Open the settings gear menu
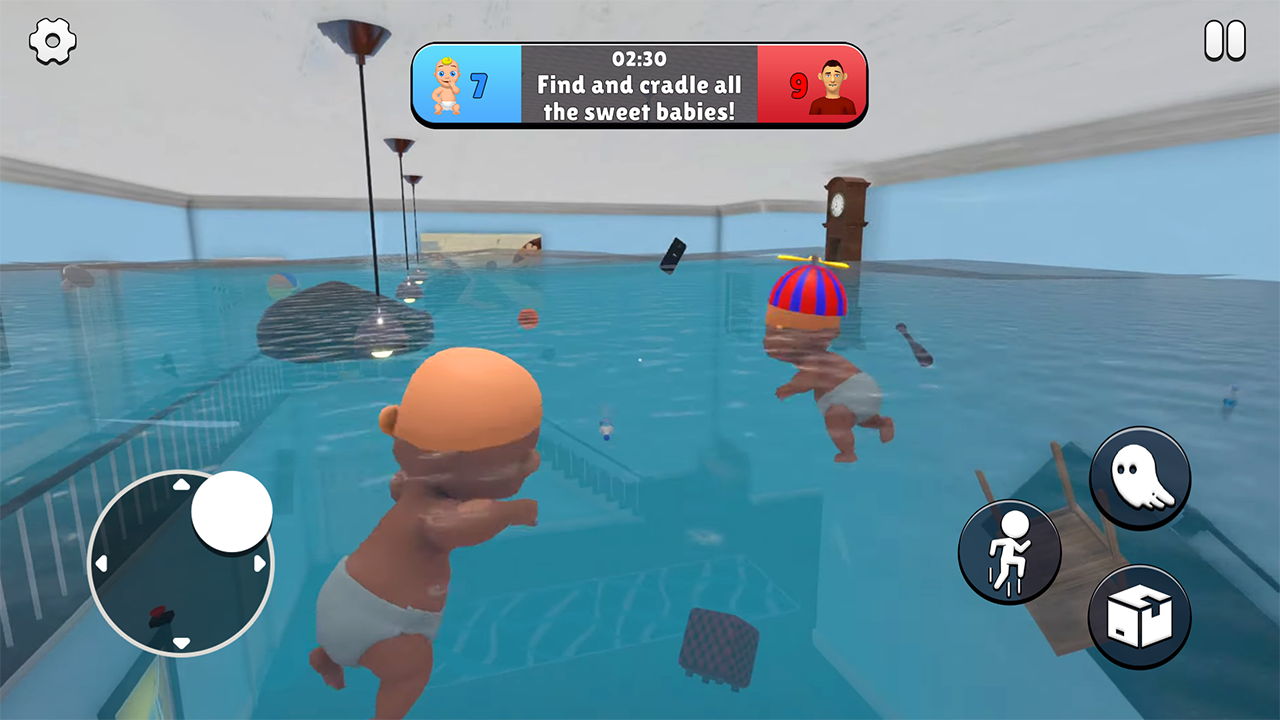This screenshot has width=1280, height=720. click(53, 41)
